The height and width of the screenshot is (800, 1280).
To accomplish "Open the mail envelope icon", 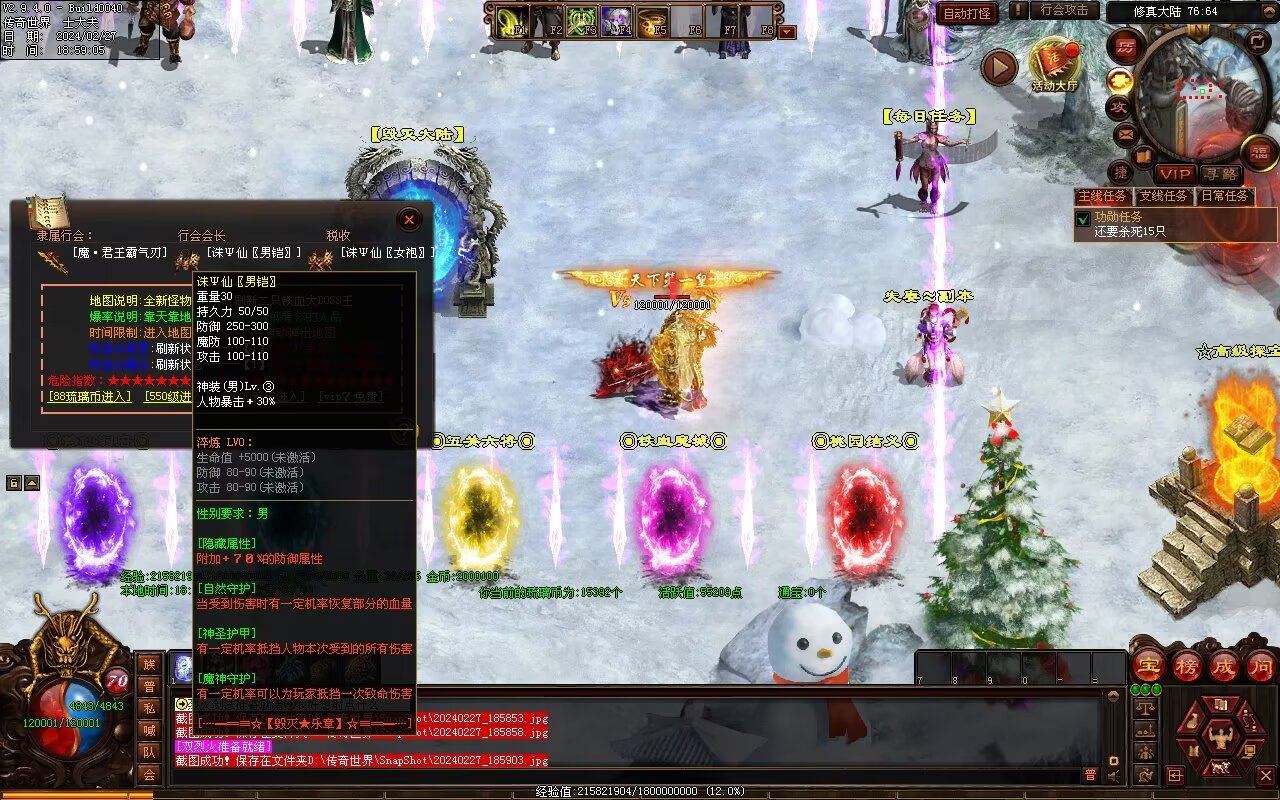I will (1125, 134).
